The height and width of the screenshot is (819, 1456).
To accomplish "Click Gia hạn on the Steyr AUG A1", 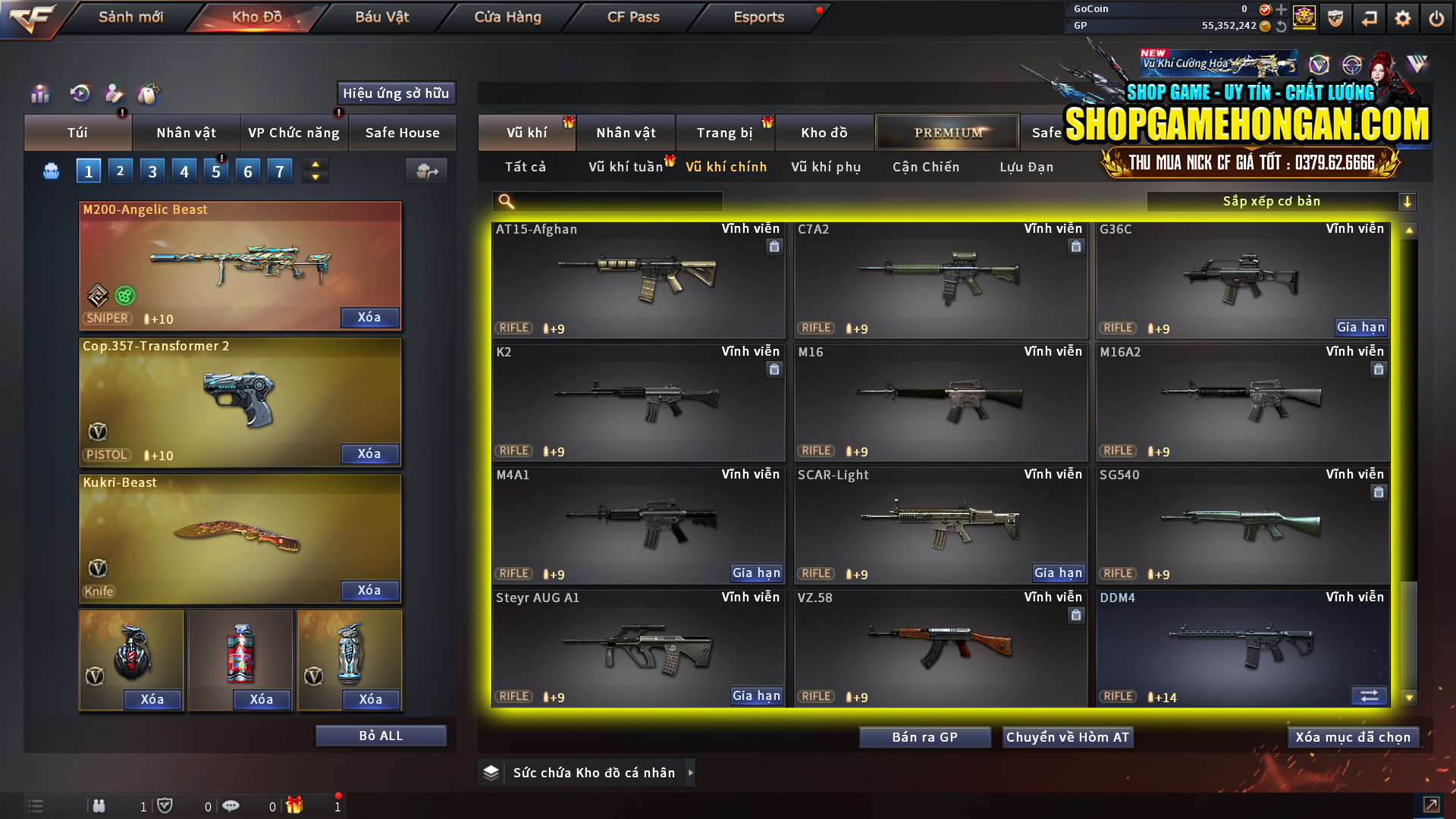I will (755, 695).
